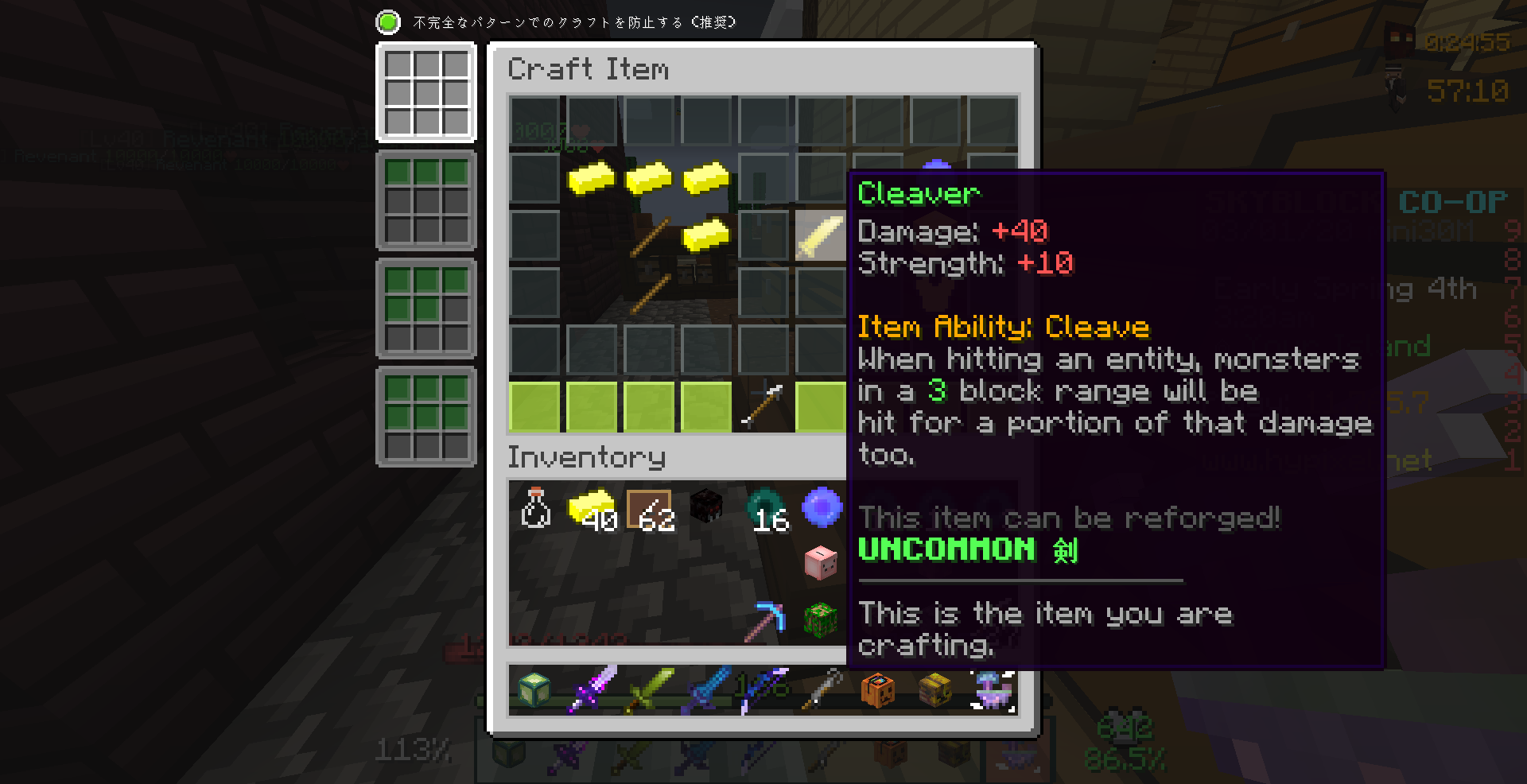Open the SkyBlock menu item in last hotbar slot

pyautogui.click(x=993, y=689)
